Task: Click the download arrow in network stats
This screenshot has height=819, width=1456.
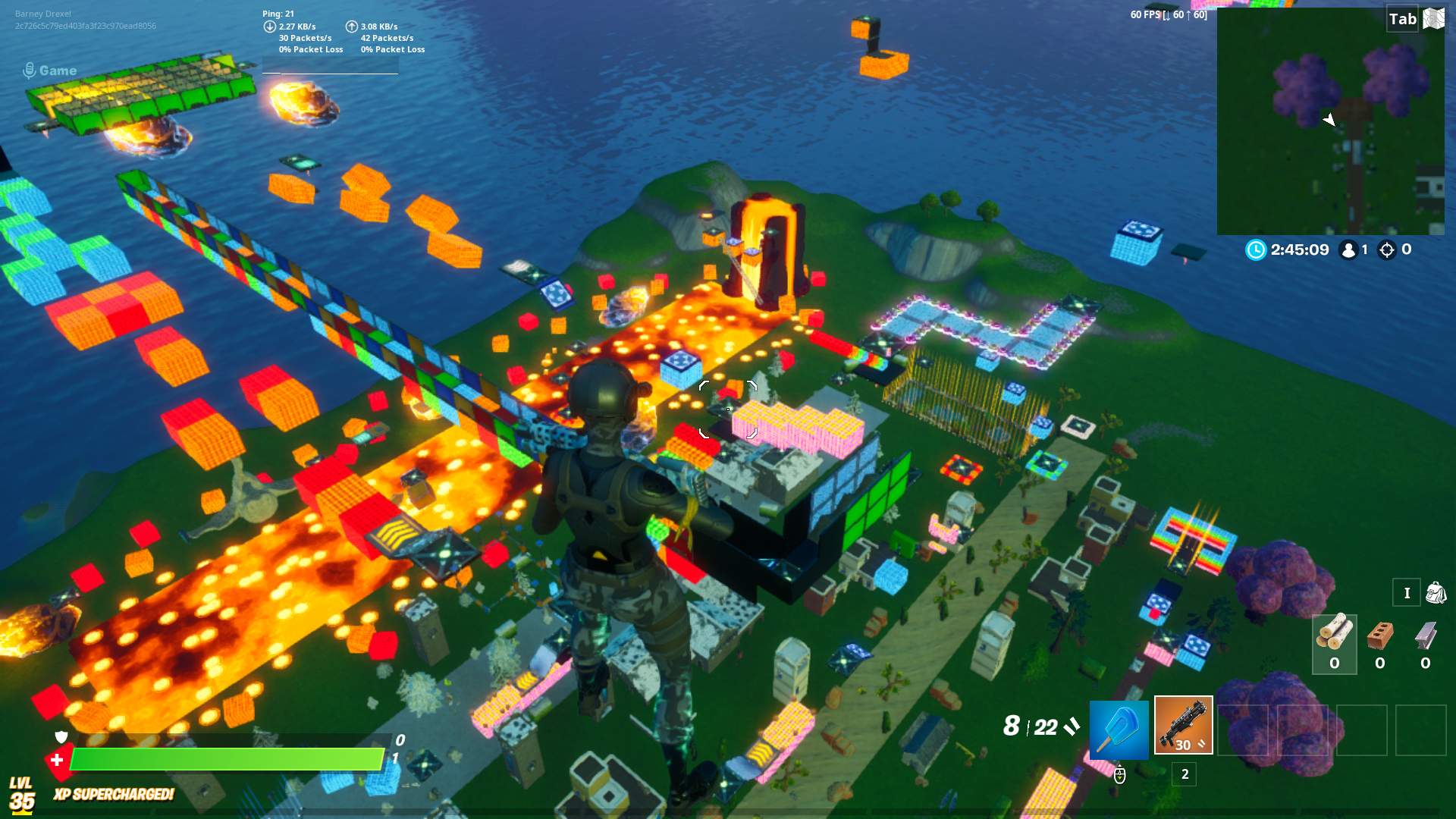Action: (x=268, y=25)
